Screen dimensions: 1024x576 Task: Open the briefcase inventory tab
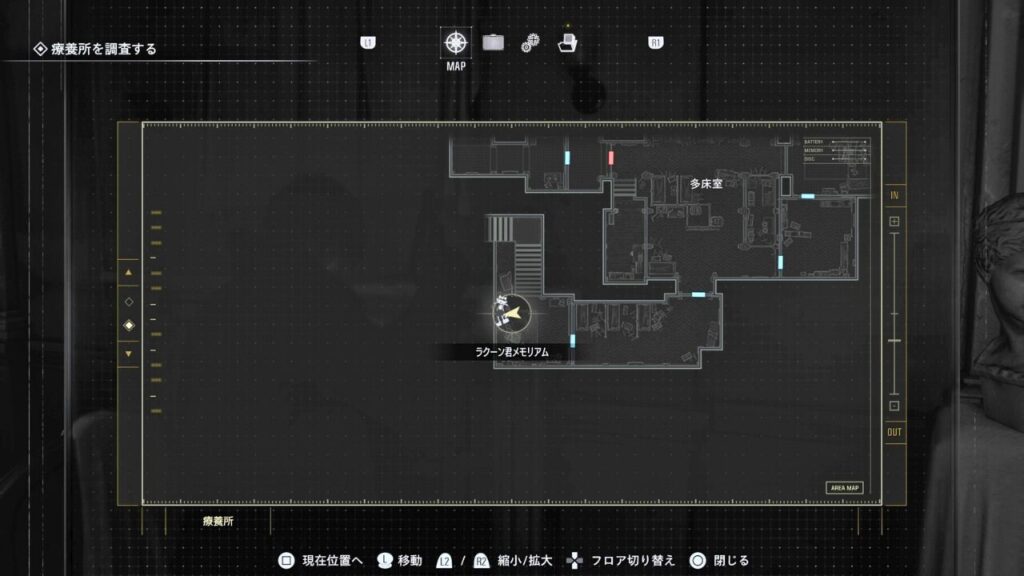pyautogui.click(x=493, y=43)
